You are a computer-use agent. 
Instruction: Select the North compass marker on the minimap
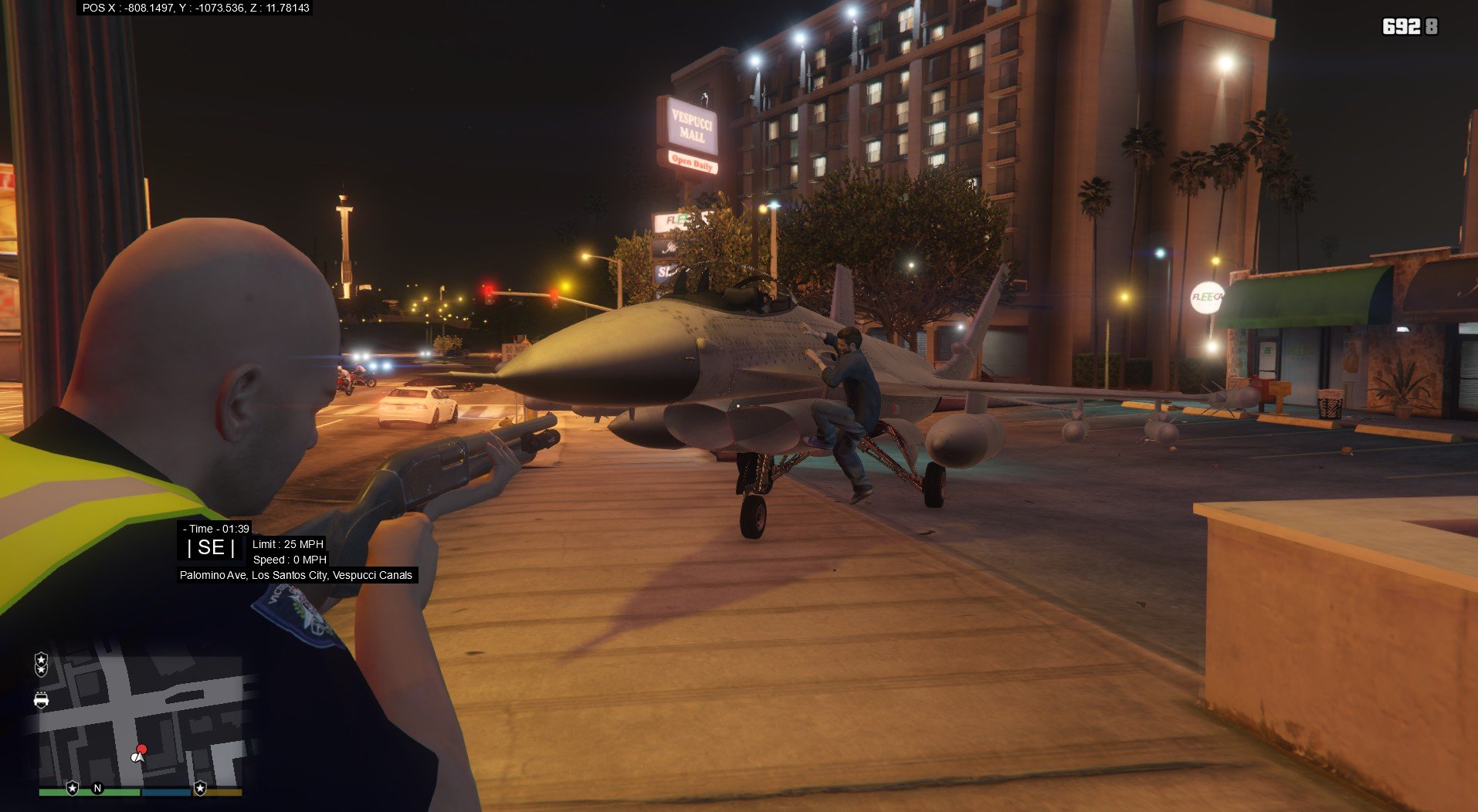click(x=97, y=788)
